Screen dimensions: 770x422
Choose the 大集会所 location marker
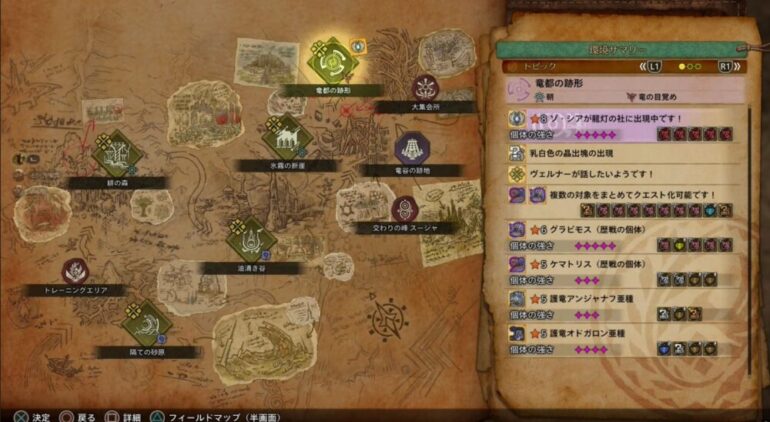(x=425, y=88)
